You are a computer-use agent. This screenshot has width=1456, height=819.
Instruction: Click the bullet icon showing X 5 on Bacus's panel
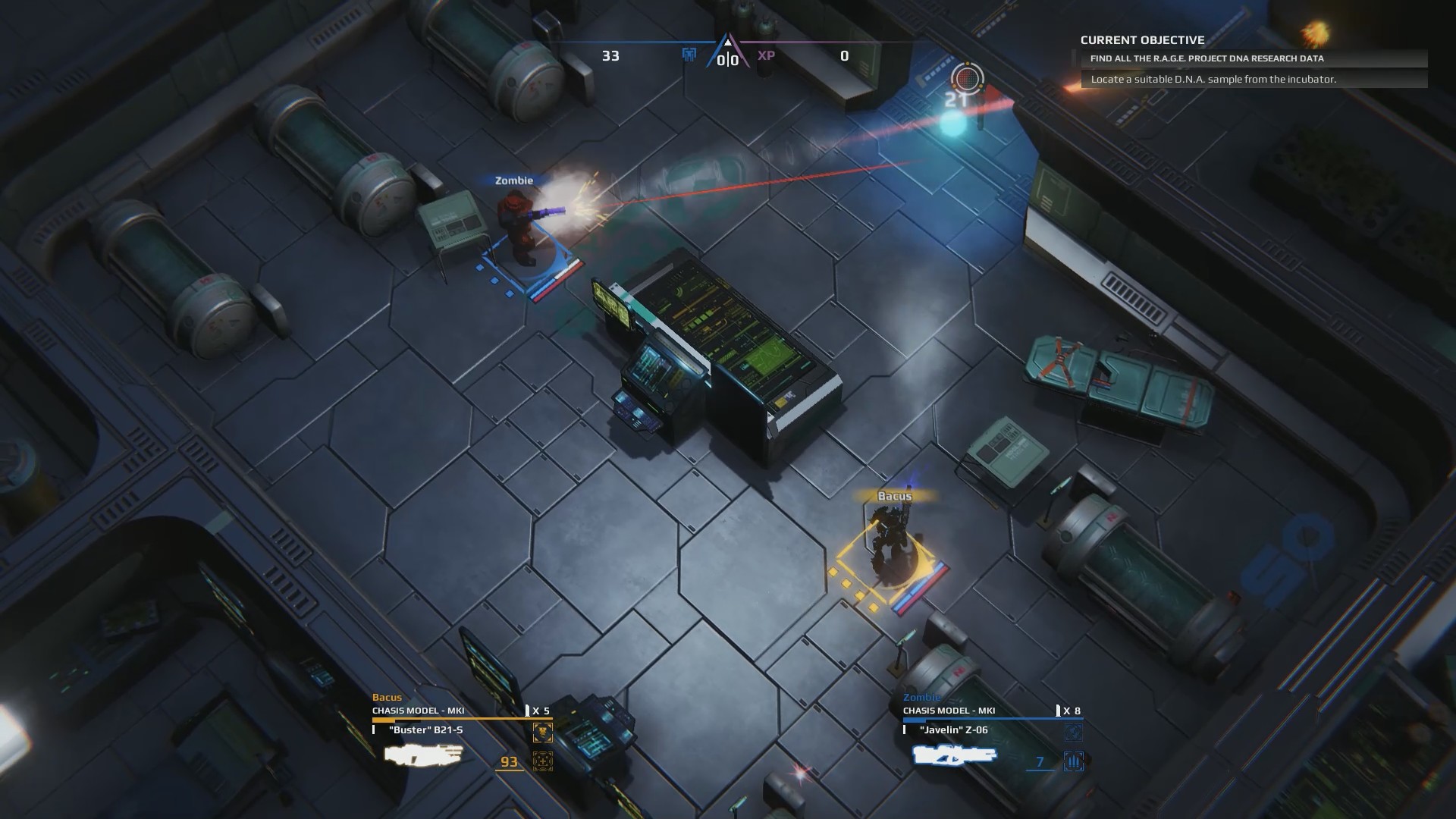pos(527,711)
